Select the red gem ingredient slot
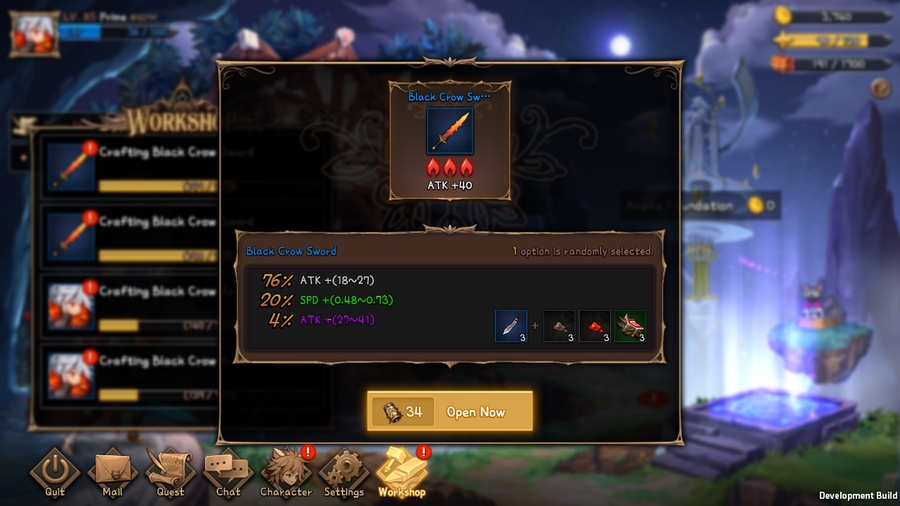This screenshot has height=506, width=900. pos(595,327)
